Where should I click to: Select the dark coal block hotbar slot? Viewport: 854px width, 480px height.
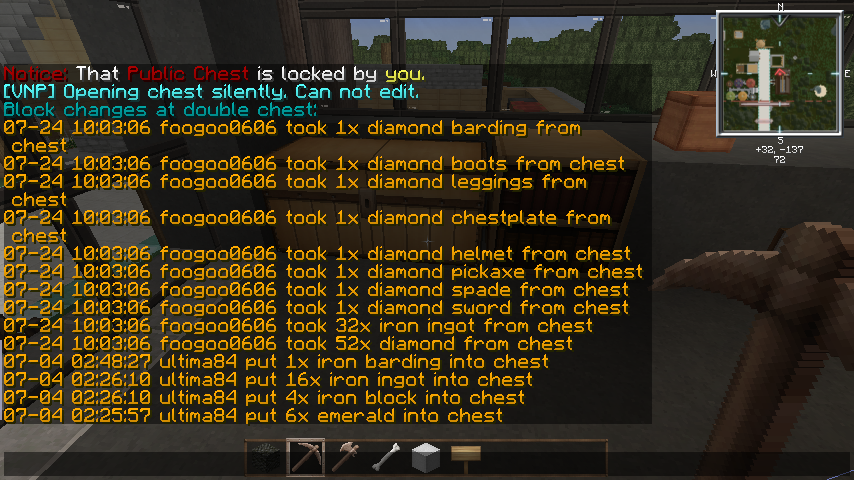coord(266,457)
